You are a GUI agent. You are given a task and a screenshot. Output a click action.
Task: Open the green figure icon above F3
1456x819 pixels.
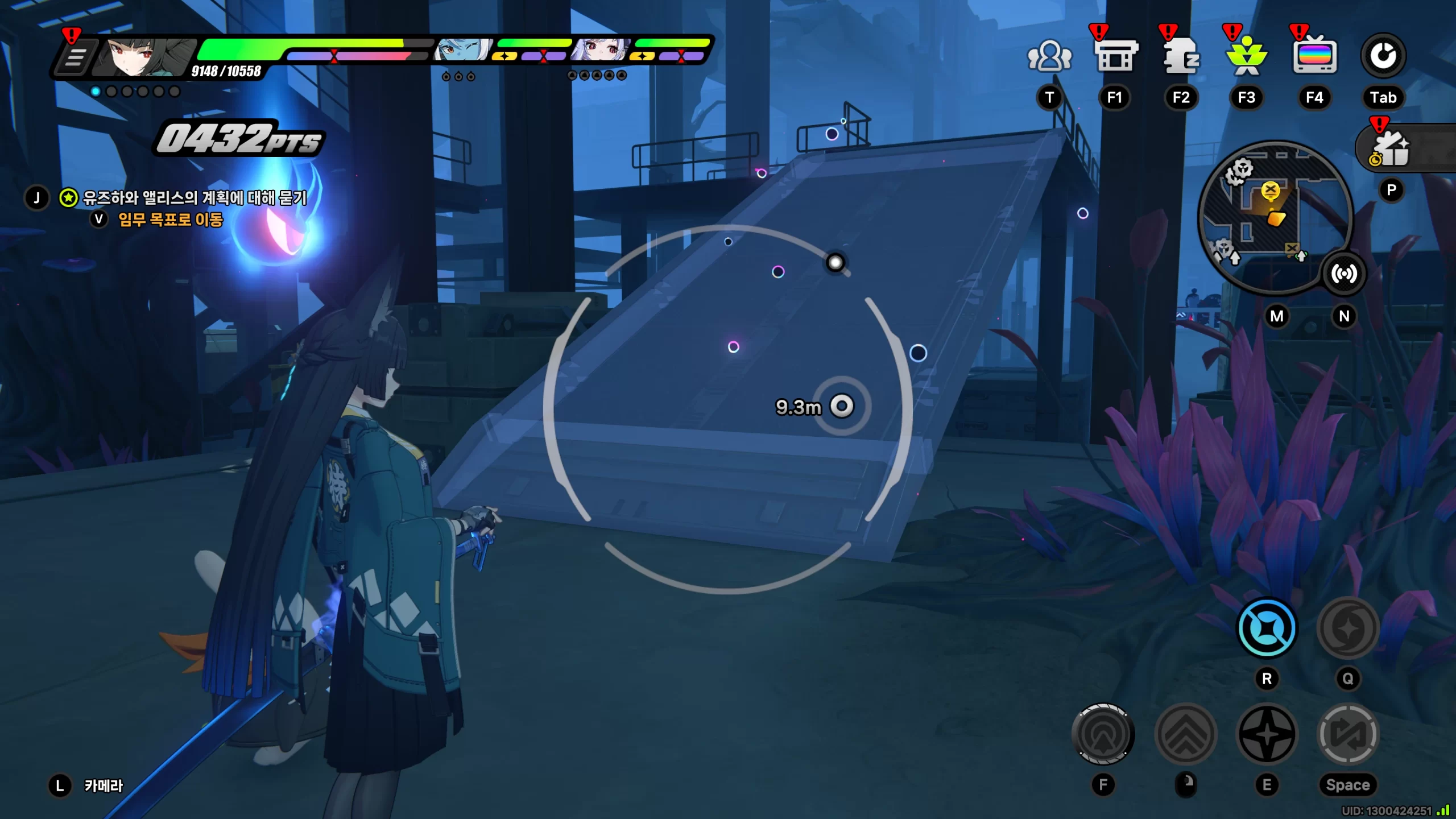click(x=1246, y=56)
